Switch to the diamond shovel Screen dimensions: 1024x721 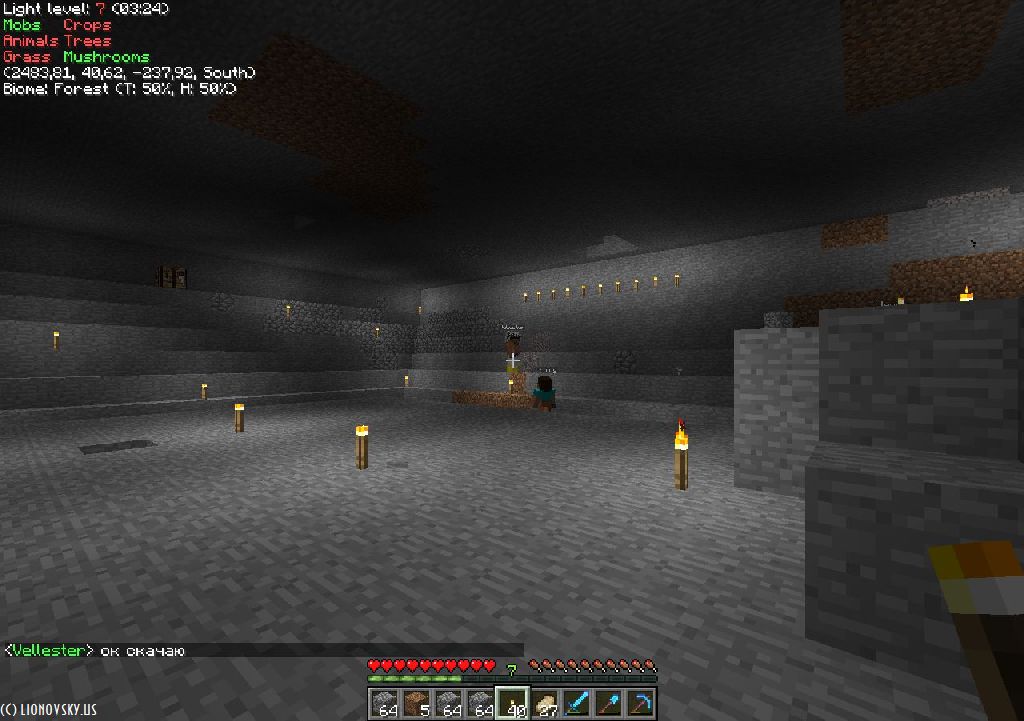608,703
